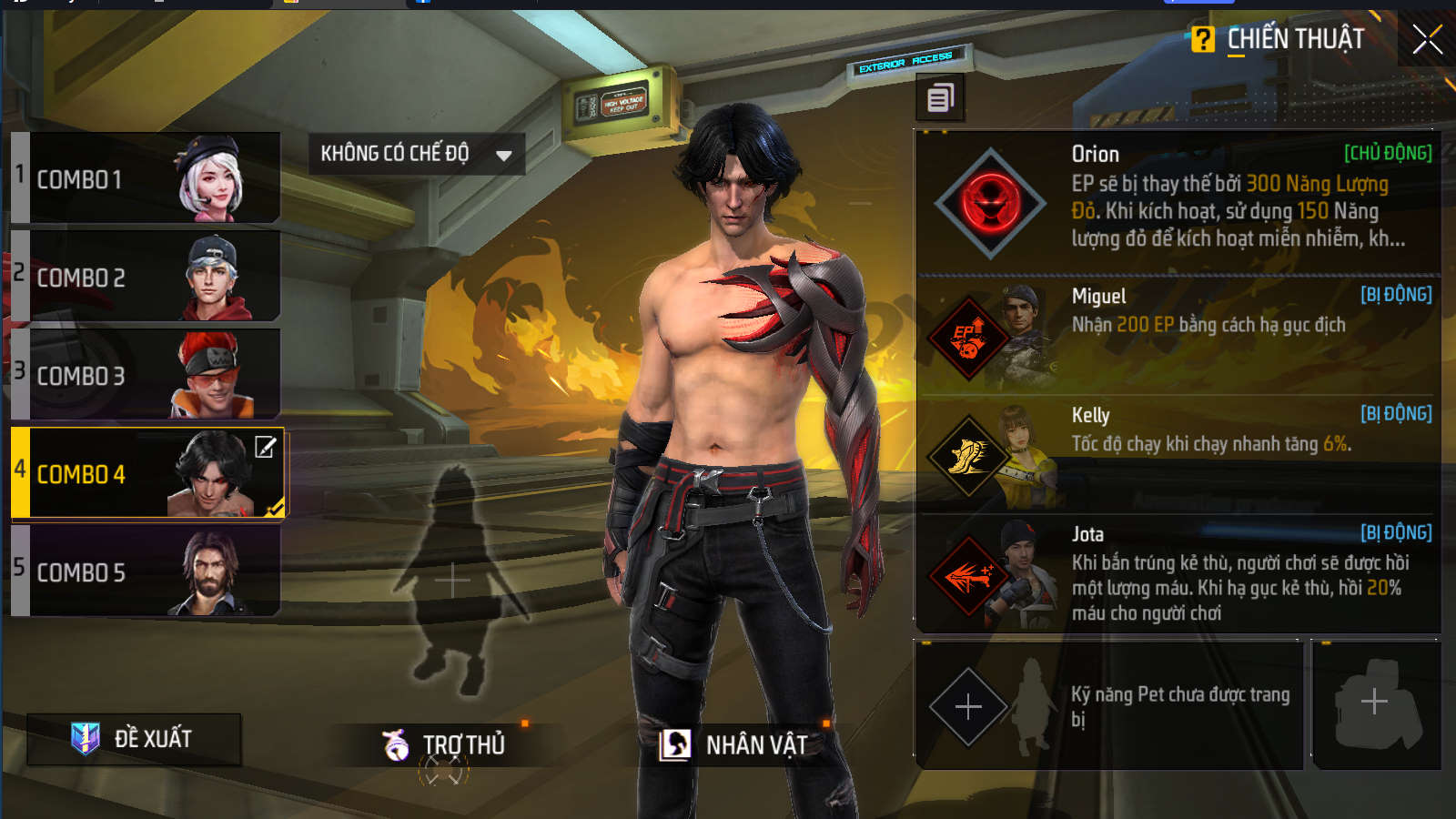Select the COMBO 1 preset
This screenshot has width=1456, height=819.
click(x=146, y=178)
